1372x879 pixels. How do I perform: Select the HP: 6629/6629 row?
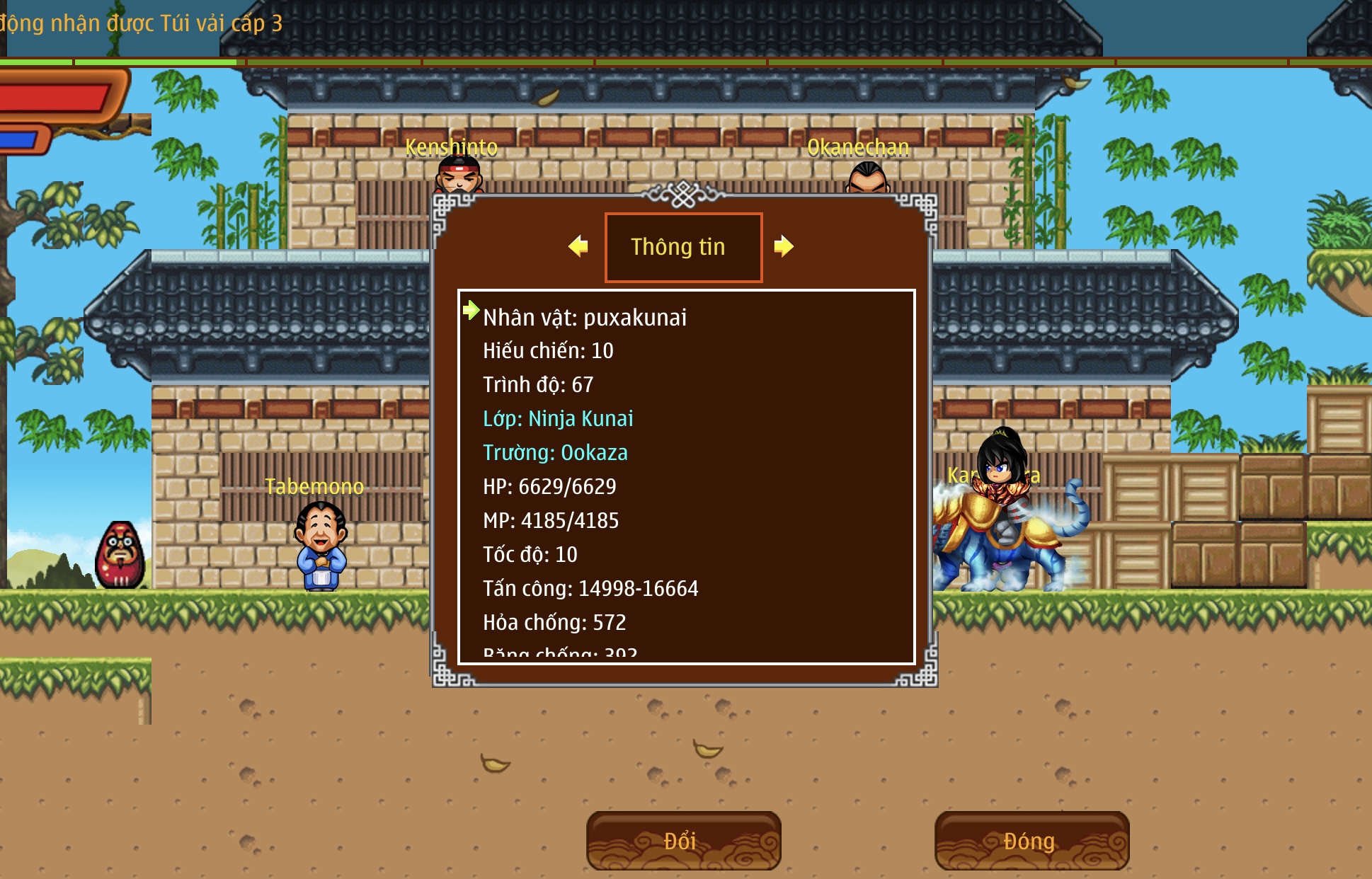pos(549,487)
